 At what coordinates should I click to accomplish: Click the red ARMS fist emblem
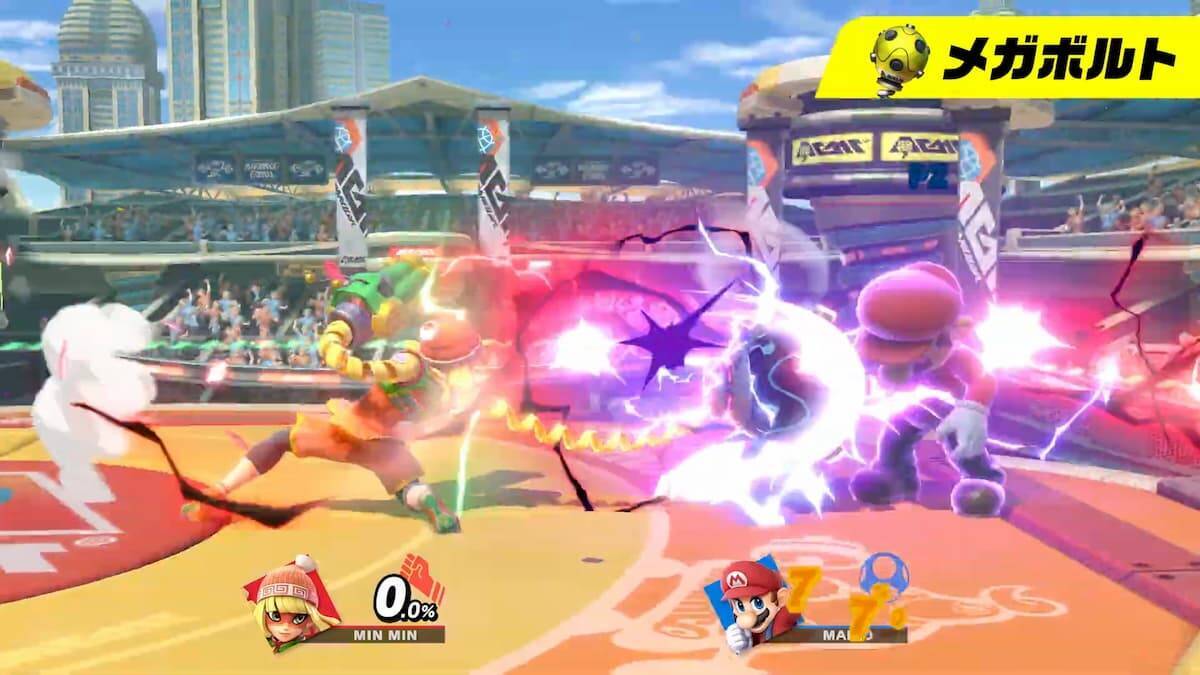click(422, 578)
